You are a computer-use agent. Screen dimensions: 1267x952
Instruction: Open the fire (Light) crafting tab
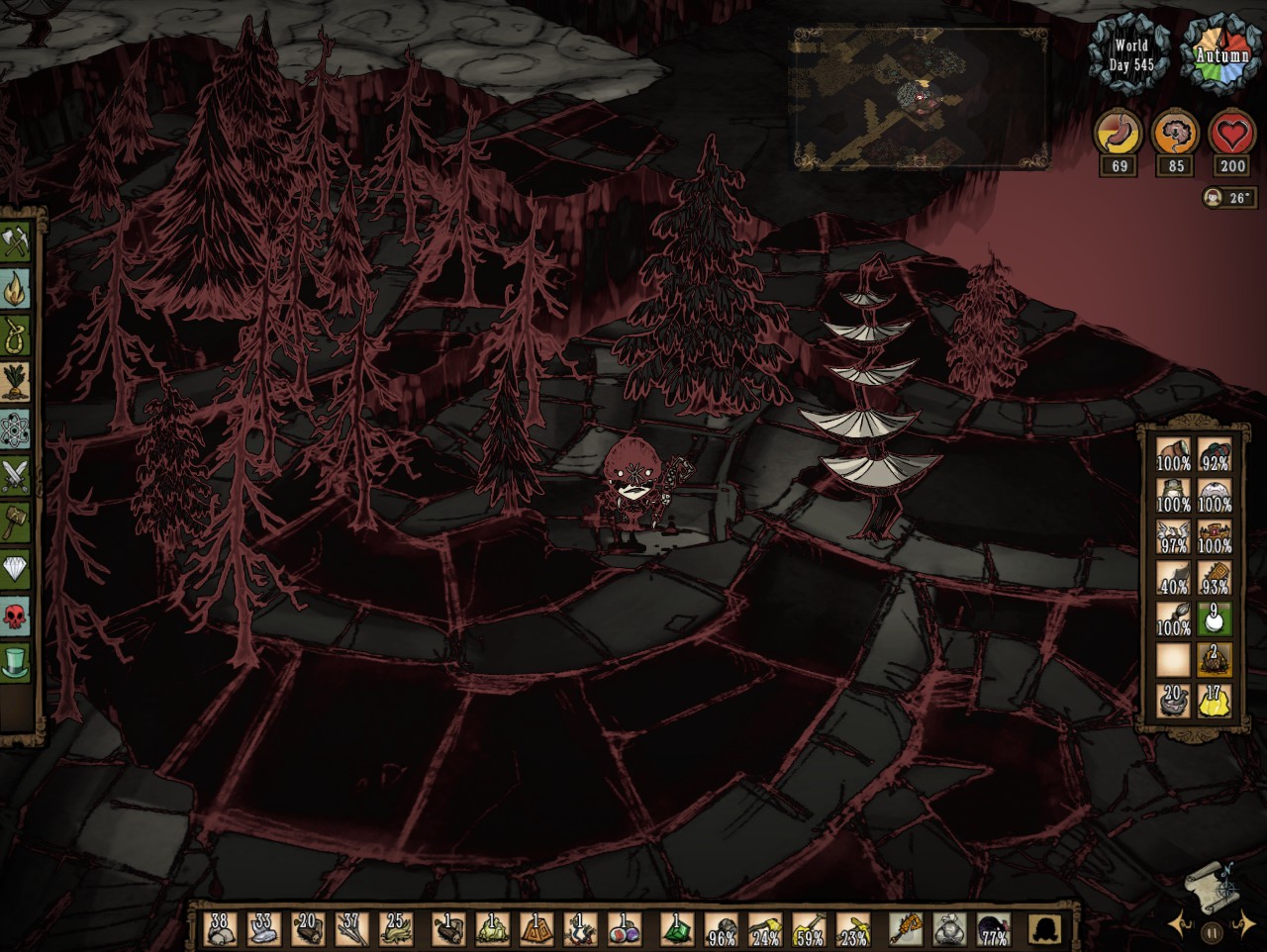18,288
